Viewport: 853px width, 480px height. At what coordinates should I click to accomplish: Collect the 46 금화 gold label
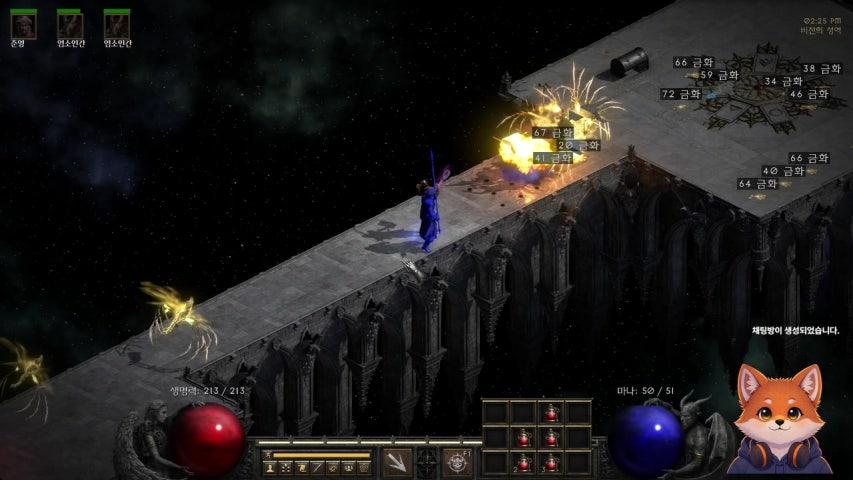809,94
